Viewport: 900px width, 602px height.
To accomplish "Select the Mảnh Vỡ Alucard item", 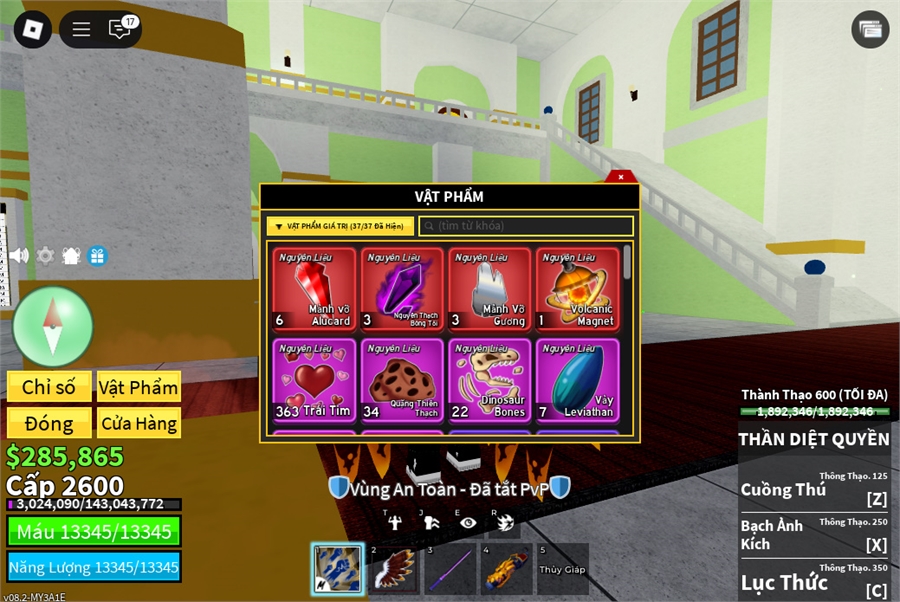I will tap(315, 289).
